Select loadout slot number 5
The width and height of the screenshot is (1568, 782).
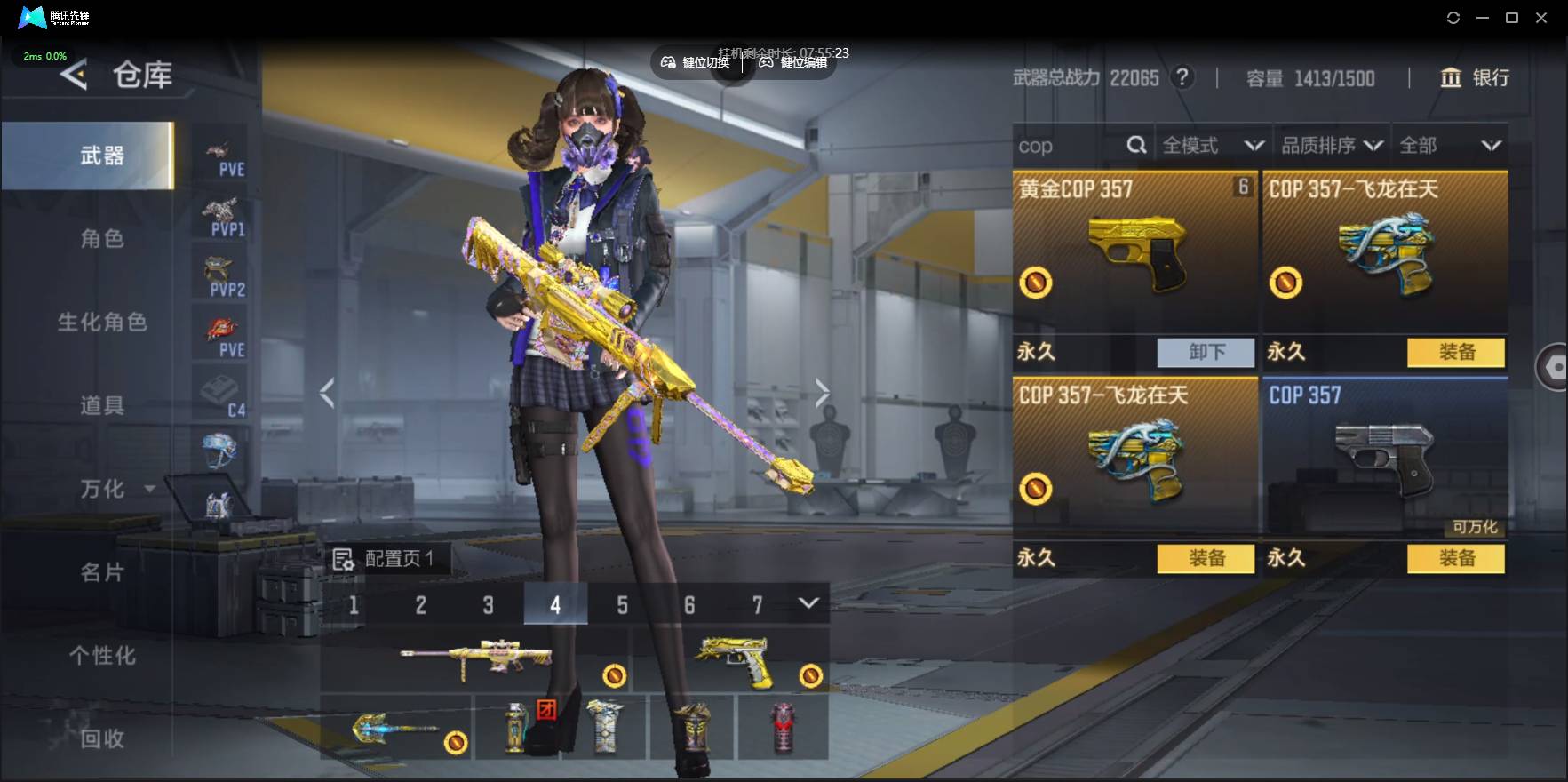pyautogui.click(x=622, y=605)
